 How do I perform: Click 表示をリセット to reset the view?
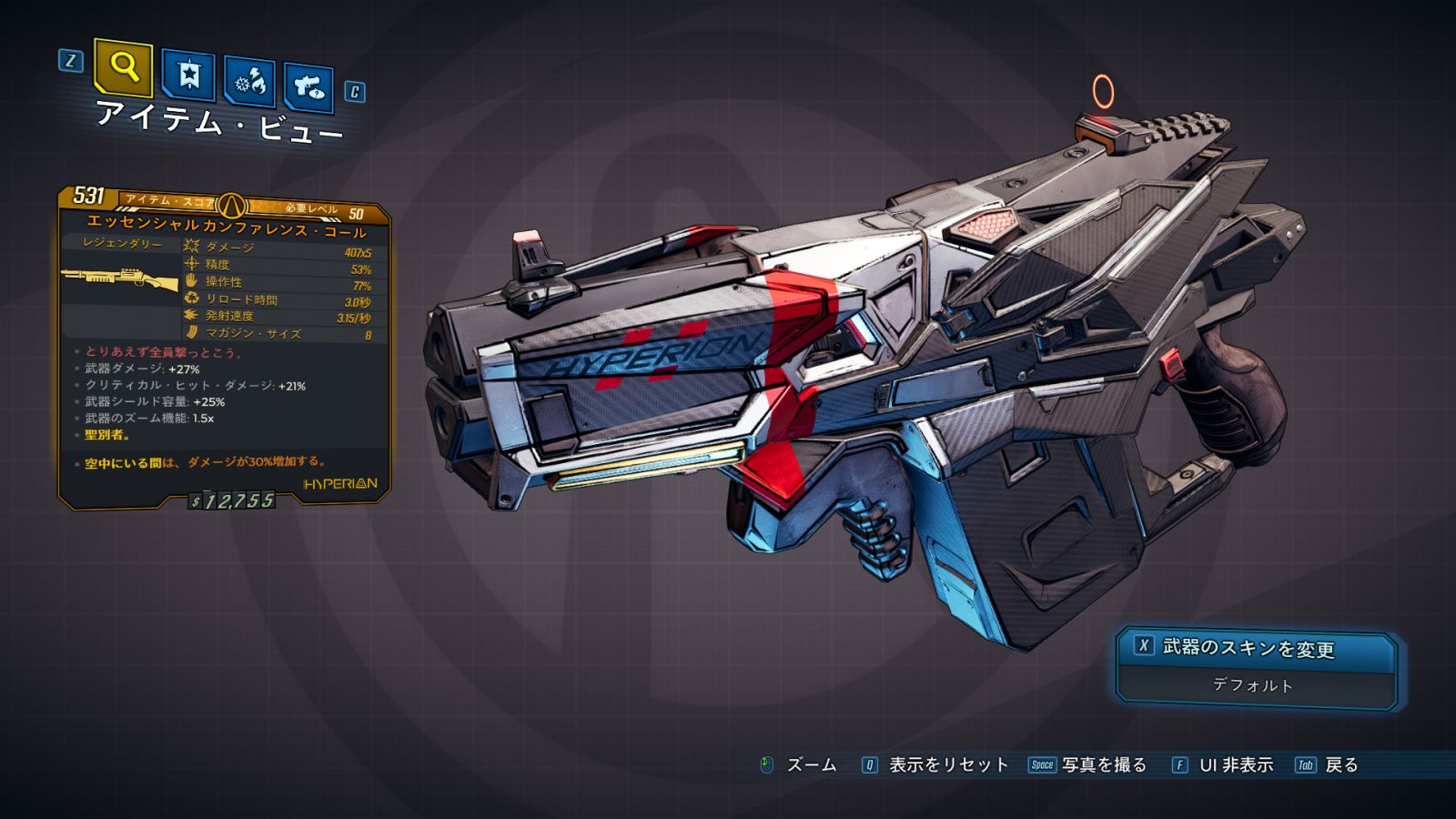pyautogui.click(x=947, y=765)
